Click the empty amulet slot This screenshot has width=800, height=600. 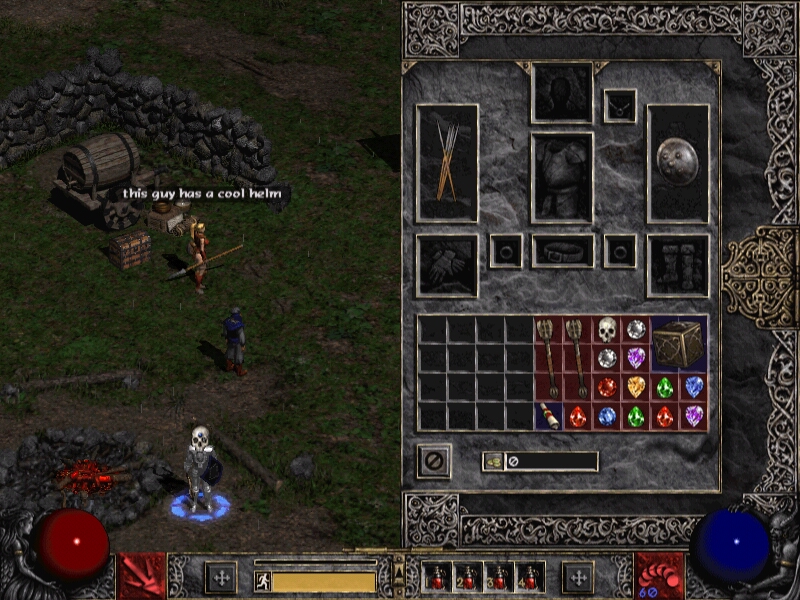point(619,105)
